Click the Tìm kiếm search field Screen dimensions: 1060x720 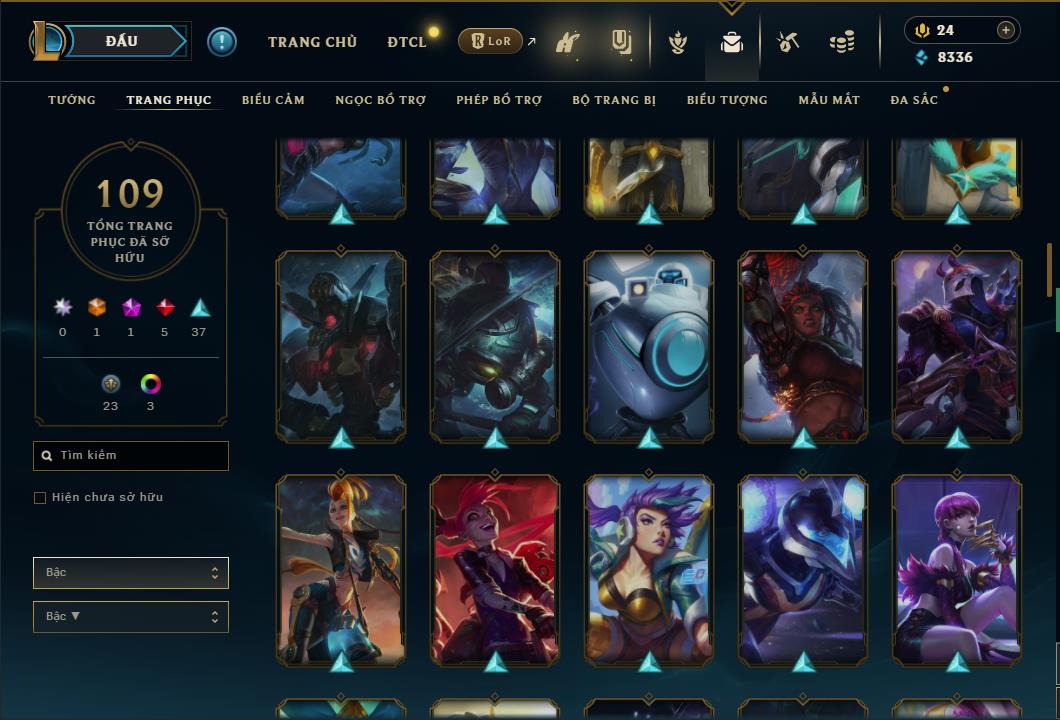coord(138,456)
